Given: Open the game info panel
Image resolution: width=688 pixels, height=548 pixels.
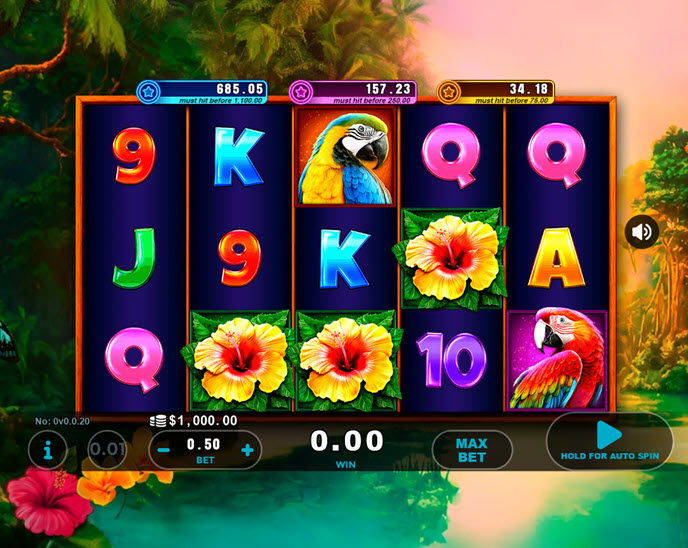Looking at the screenshot, I should coord(48,450).
